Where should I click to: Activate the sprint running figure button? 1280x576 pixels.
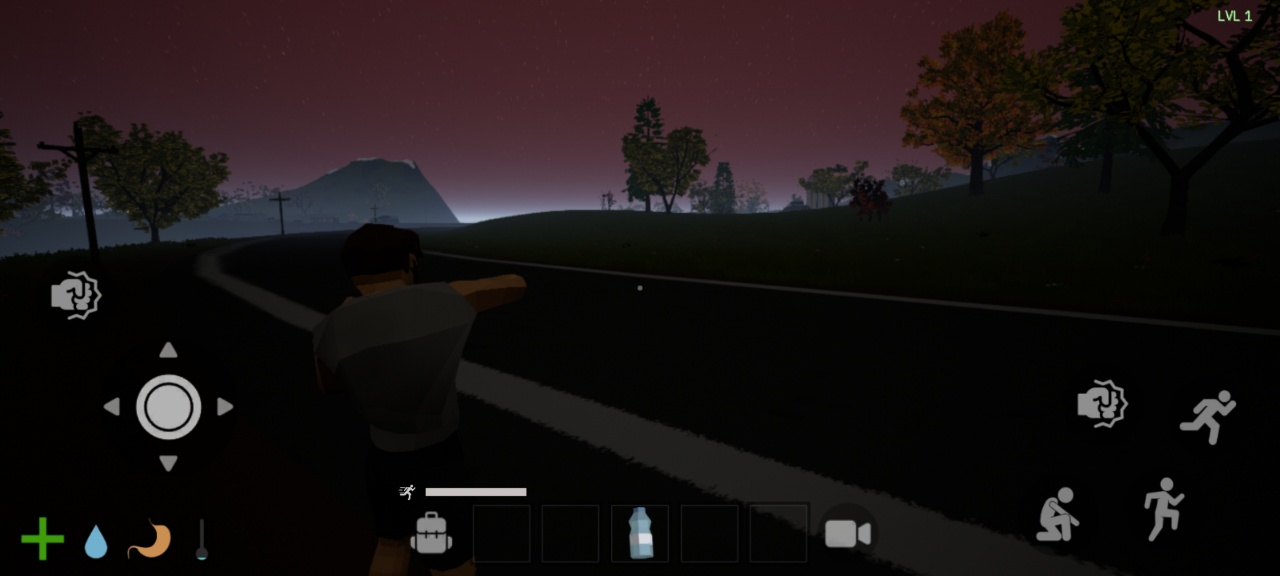point(1208,416)
